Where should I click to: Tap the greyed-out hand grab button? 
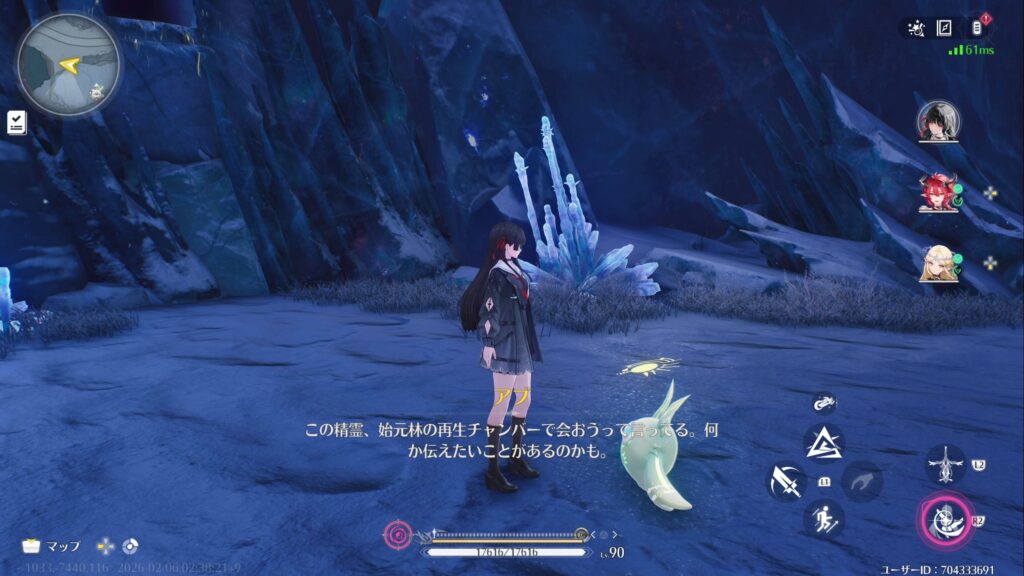pyautogui.click(x=861, y=481)
